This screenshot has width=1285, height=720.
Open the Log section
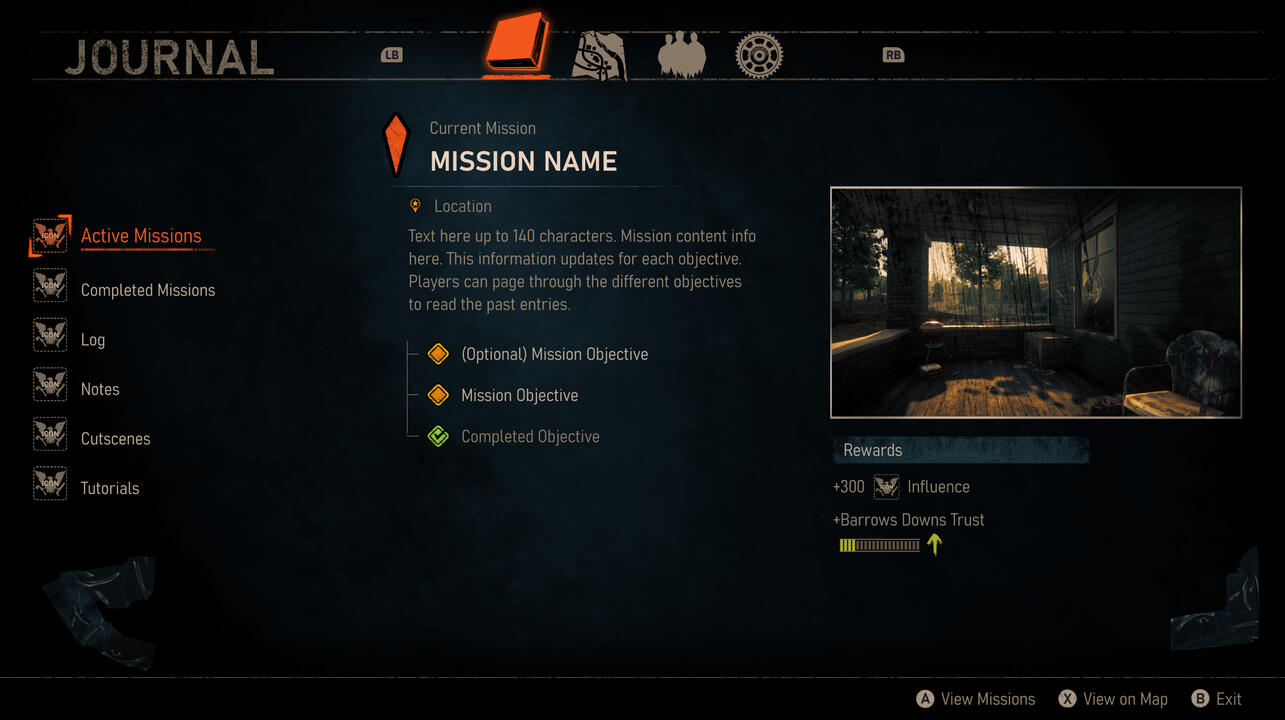(93, 340)
